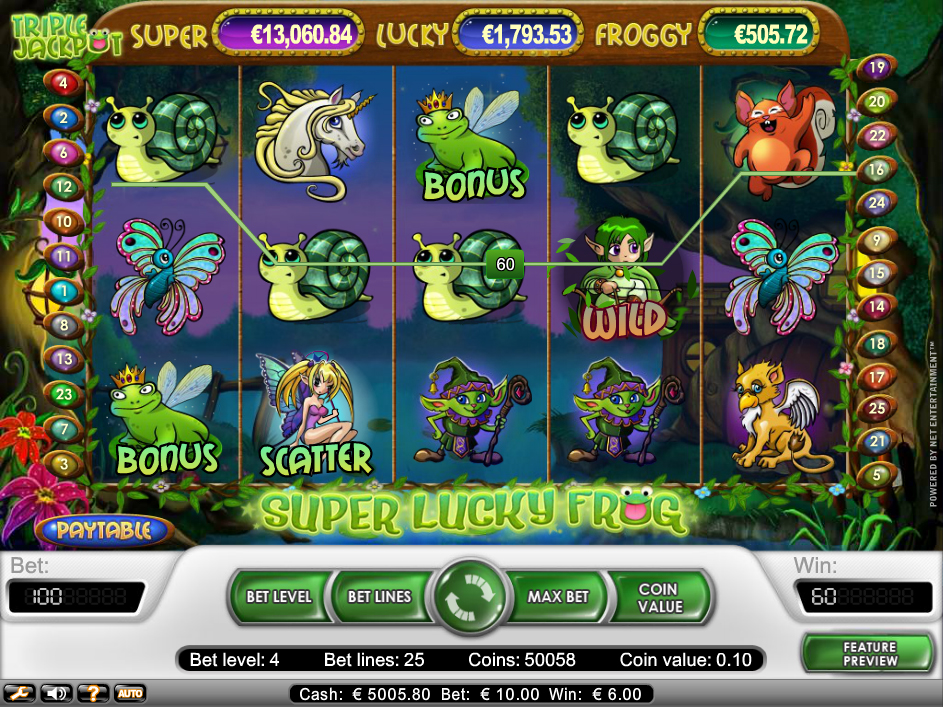943x707 pixels.
Task: Select payline number 9 marker
Action: pos(877,239)
